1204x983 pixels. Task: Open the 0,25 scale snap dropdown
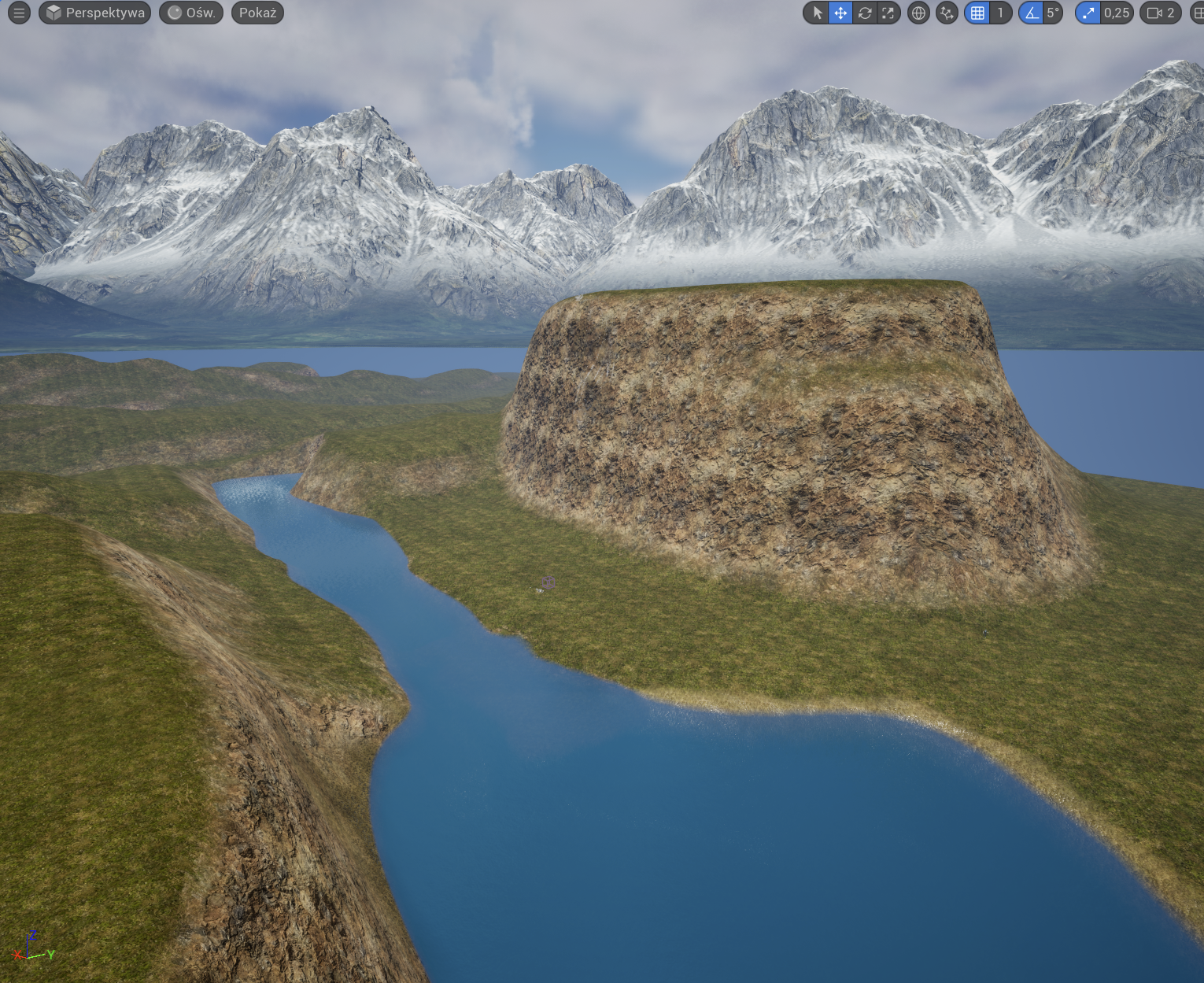[x=1116, y=13]
